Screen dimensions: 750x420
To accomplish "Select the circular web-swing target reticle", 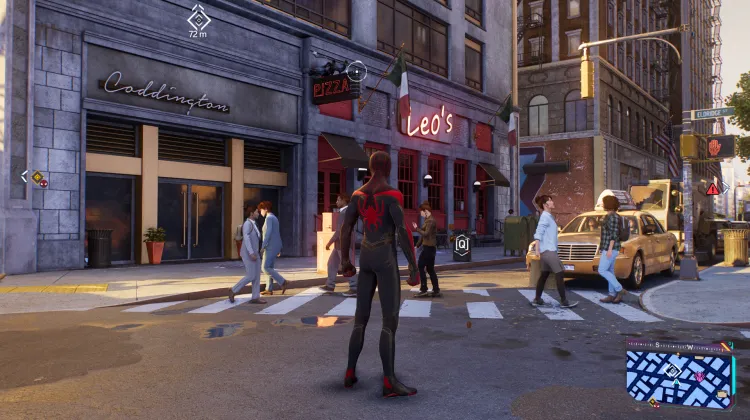I will click(356, 70).
